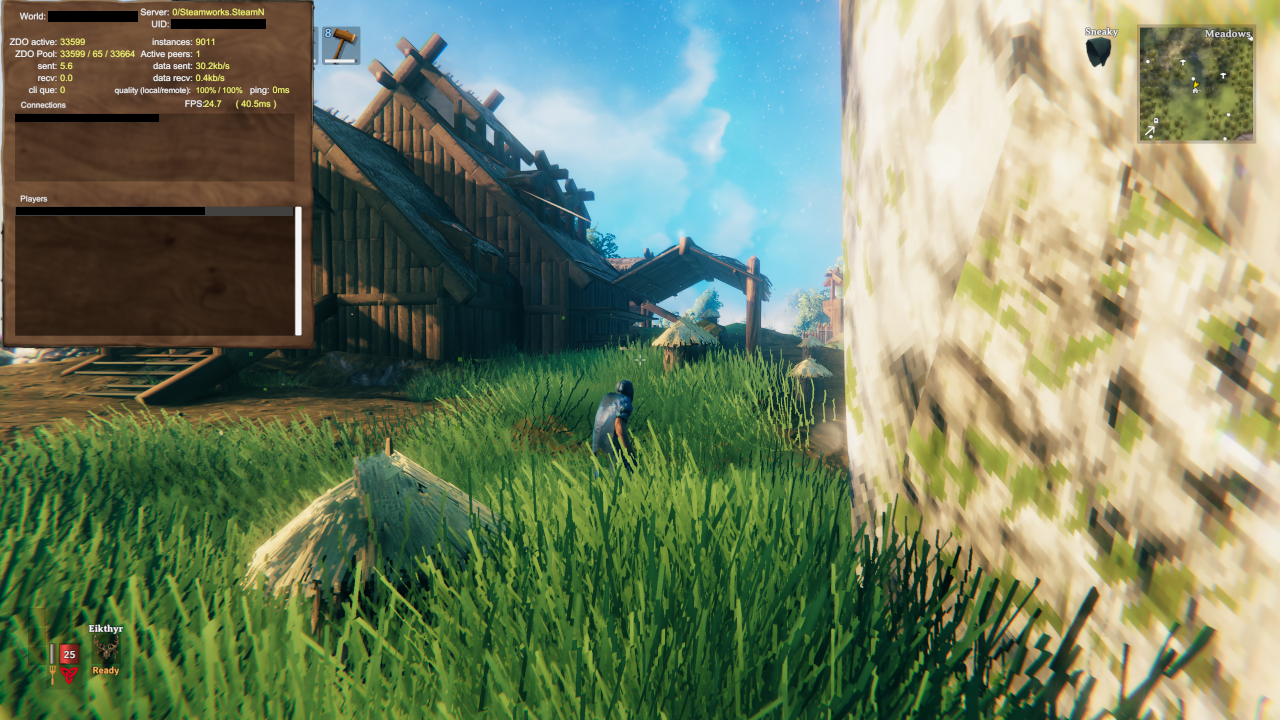The height and width of the screenshot is (720, 1280).
Task: Click a portal marker on the minimap
Action: point(1183,62)
